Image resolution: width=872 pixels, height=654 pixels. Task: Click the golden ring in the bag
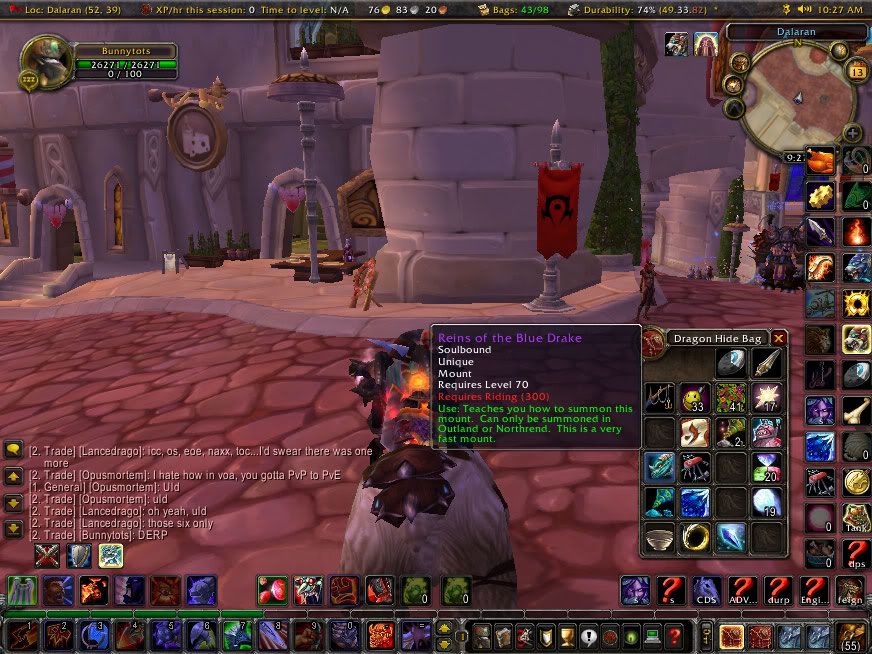[694, 538]
